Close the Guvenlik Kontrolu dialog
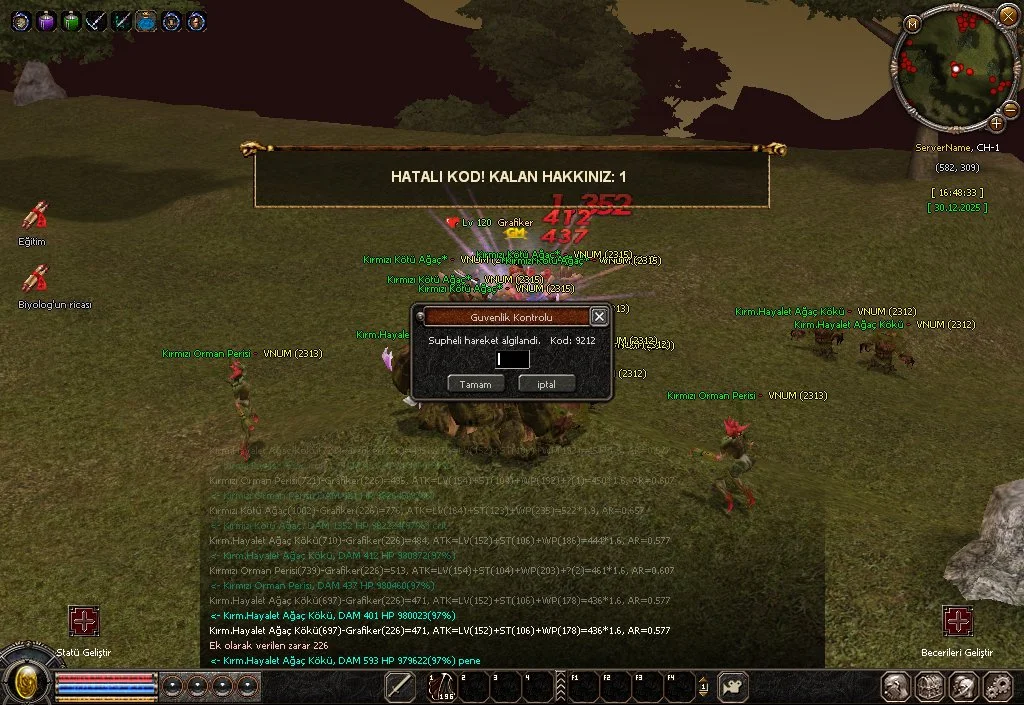 599,317
